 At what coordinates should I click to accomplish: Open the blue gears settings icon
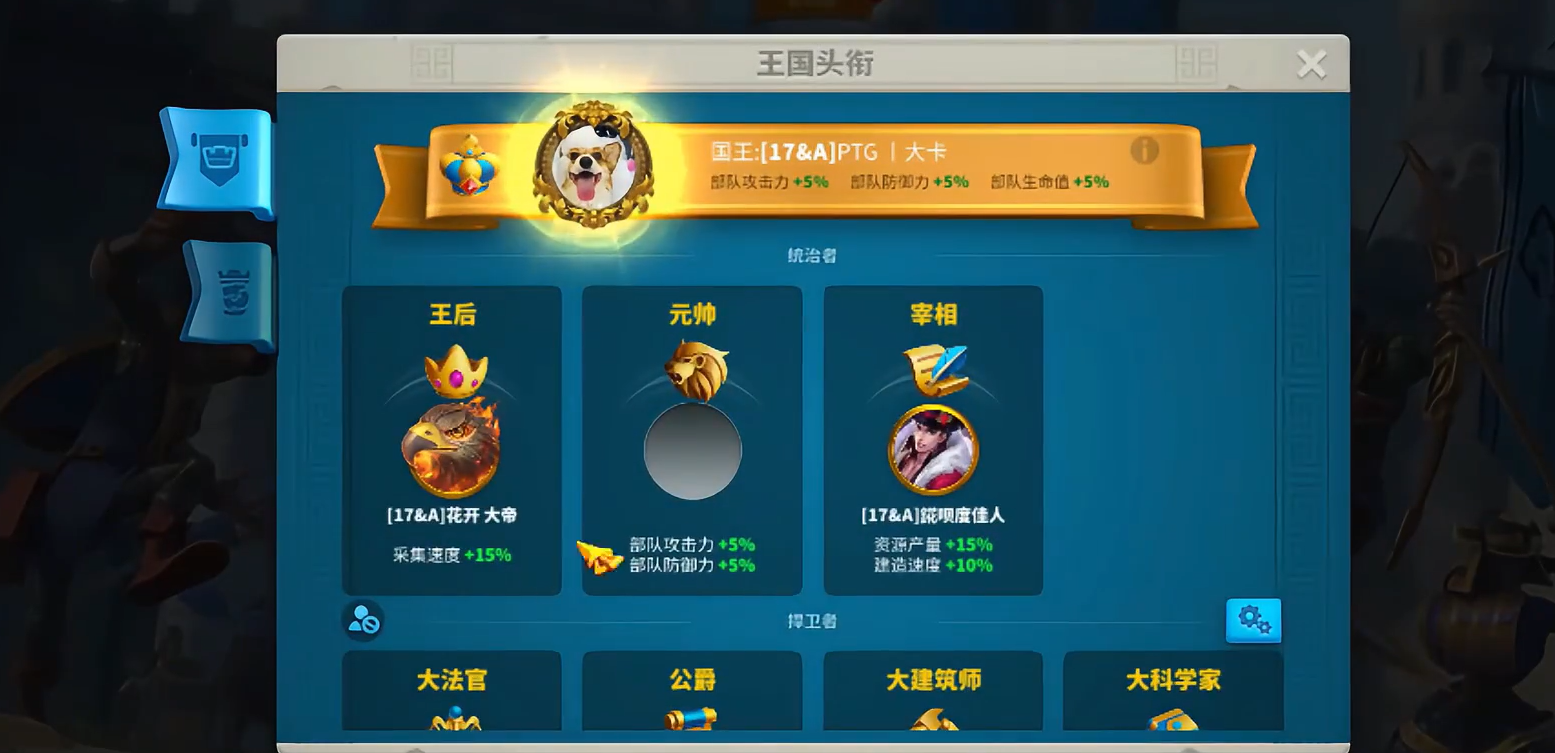point(1253,620)
